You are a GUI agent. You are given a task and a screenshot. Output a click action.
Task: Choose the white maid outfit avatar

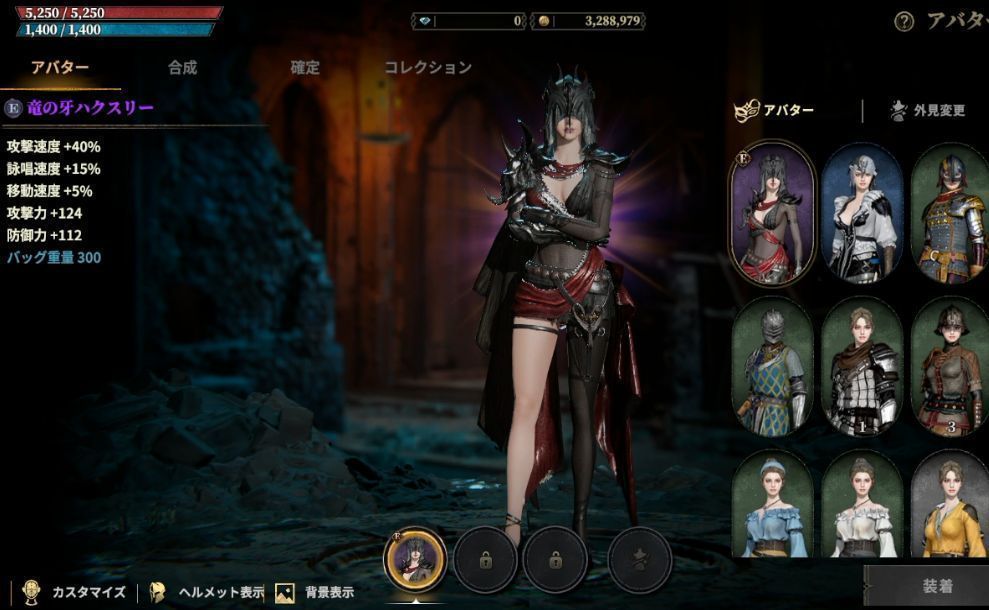(x=862, y=213)
